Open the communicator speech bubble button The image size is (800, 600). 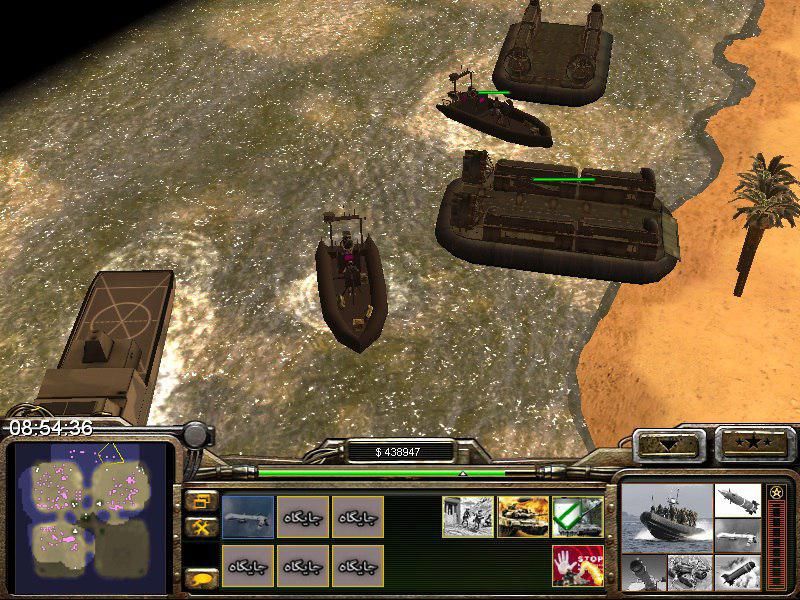point(201,577)
